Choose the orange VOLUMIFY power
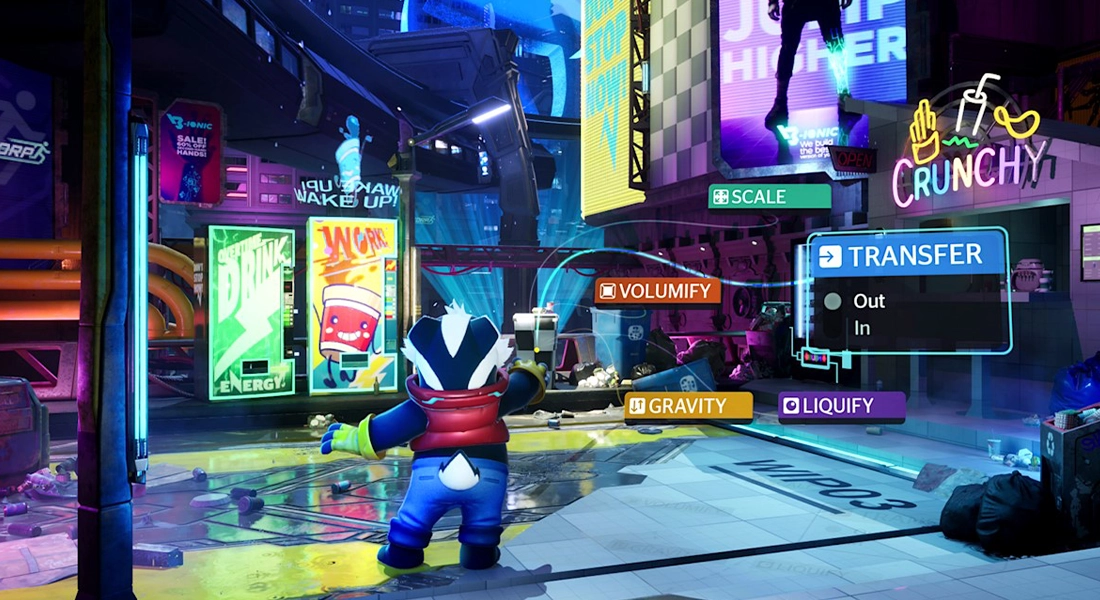 click(657, 291)
